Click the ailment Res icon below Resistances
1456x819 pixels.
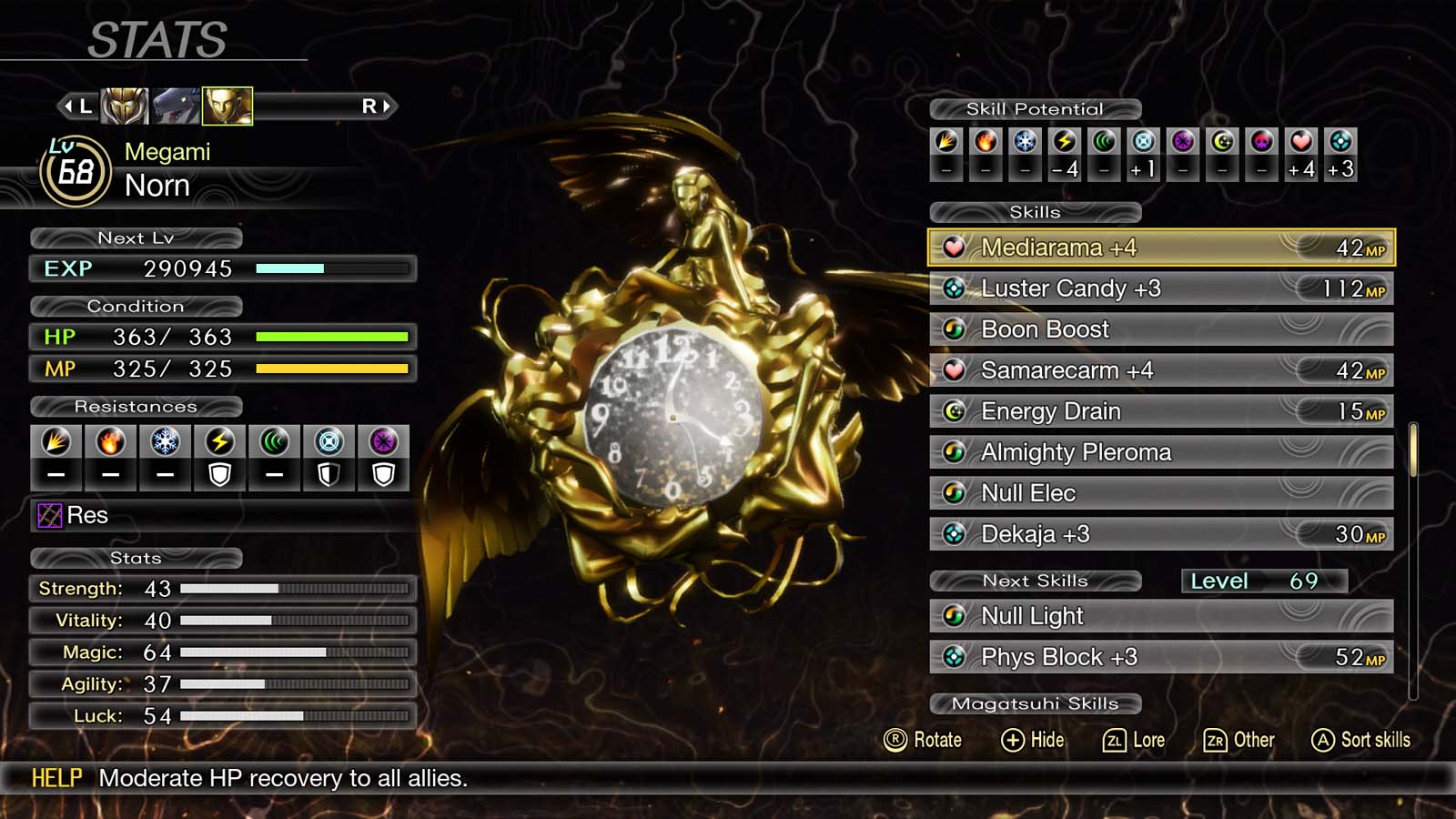click(50, 515)
